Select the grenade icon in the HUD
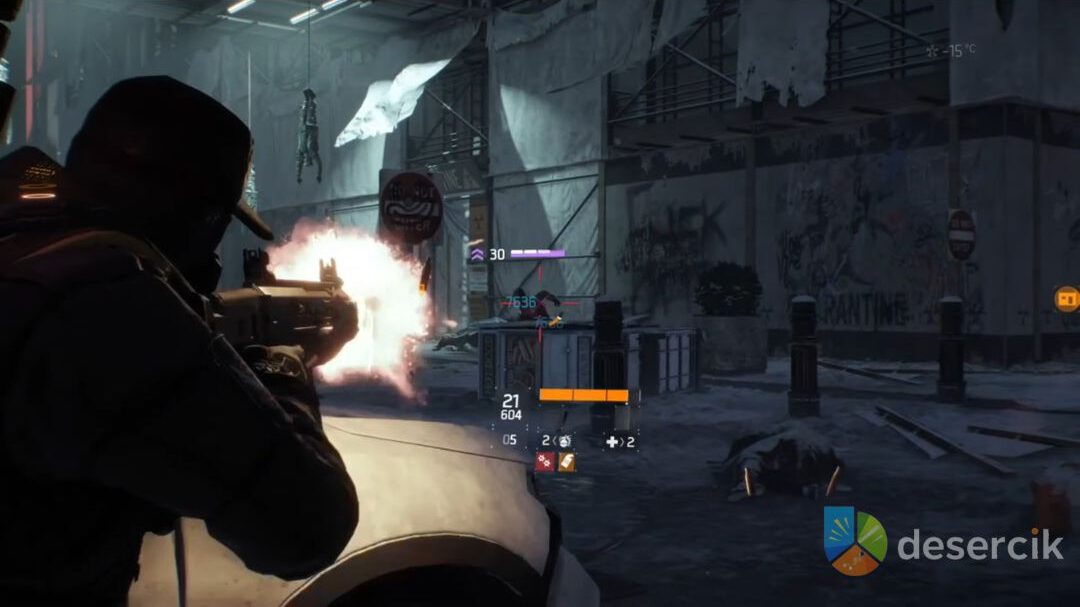This screenshot has width=1080, height=607. [x=564, y=440]
